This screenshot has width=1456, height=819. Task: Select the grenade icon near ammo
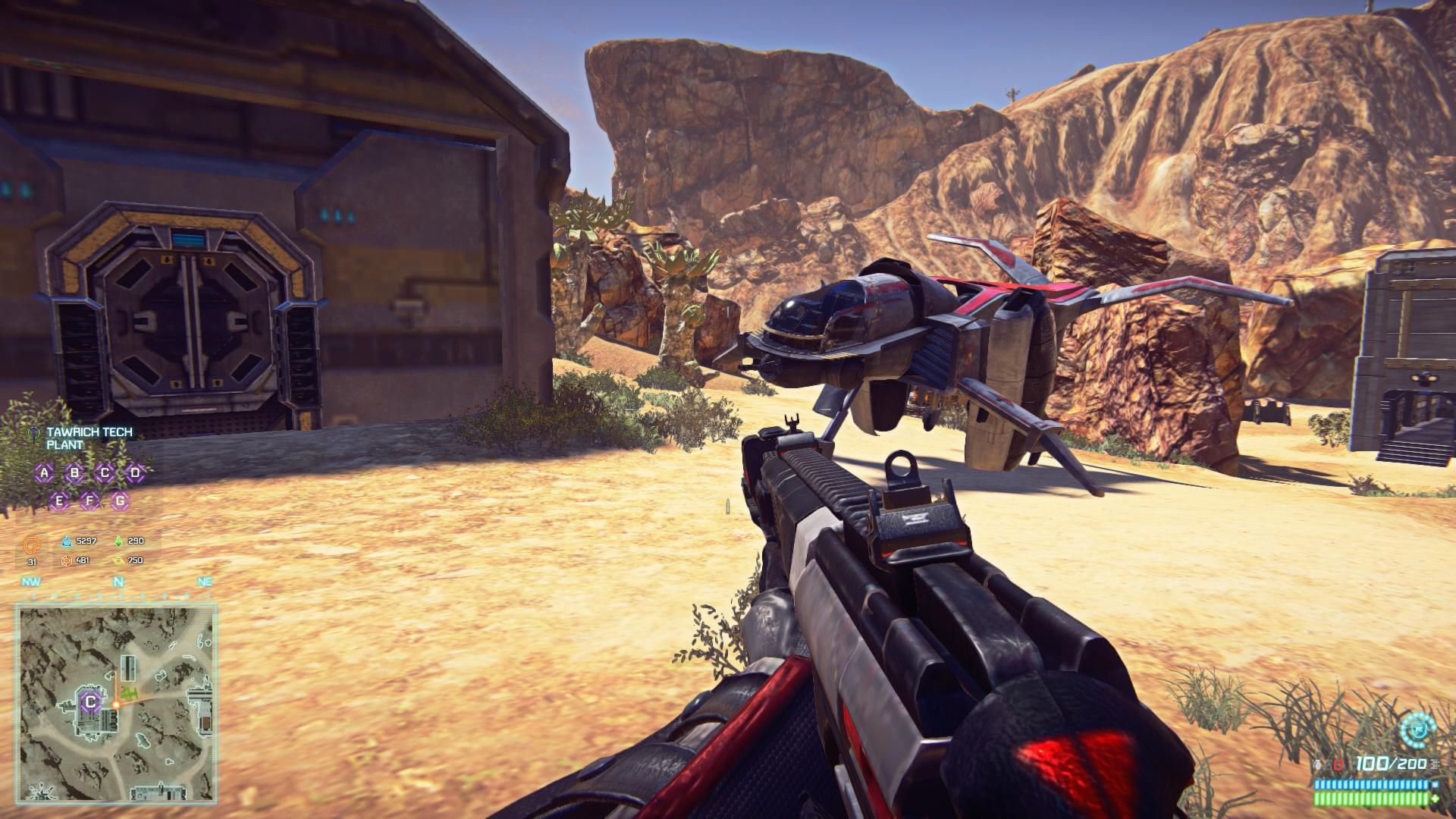tap(1327, 764)
